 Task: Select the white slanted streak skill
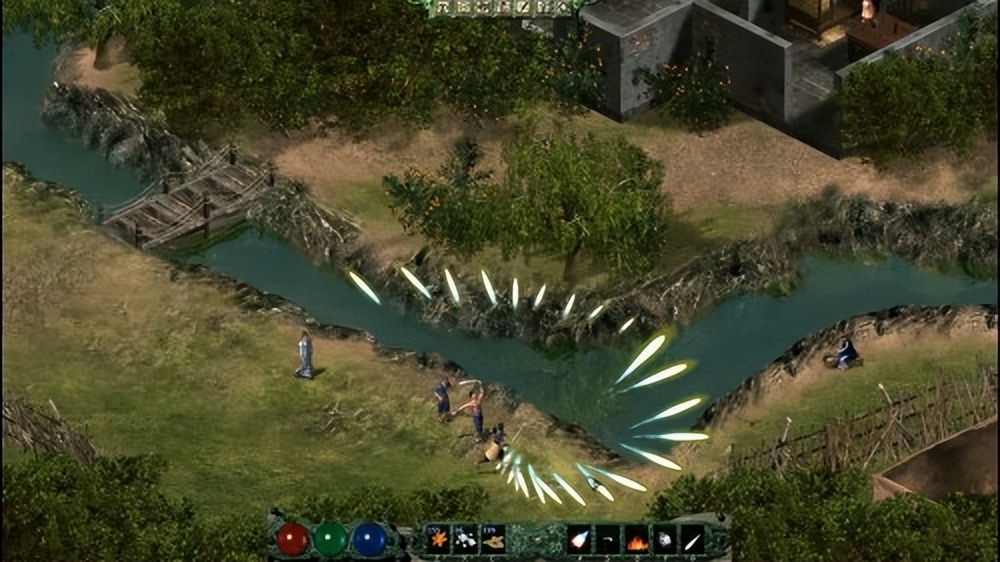pyautogui.click(x=692, y=541)
